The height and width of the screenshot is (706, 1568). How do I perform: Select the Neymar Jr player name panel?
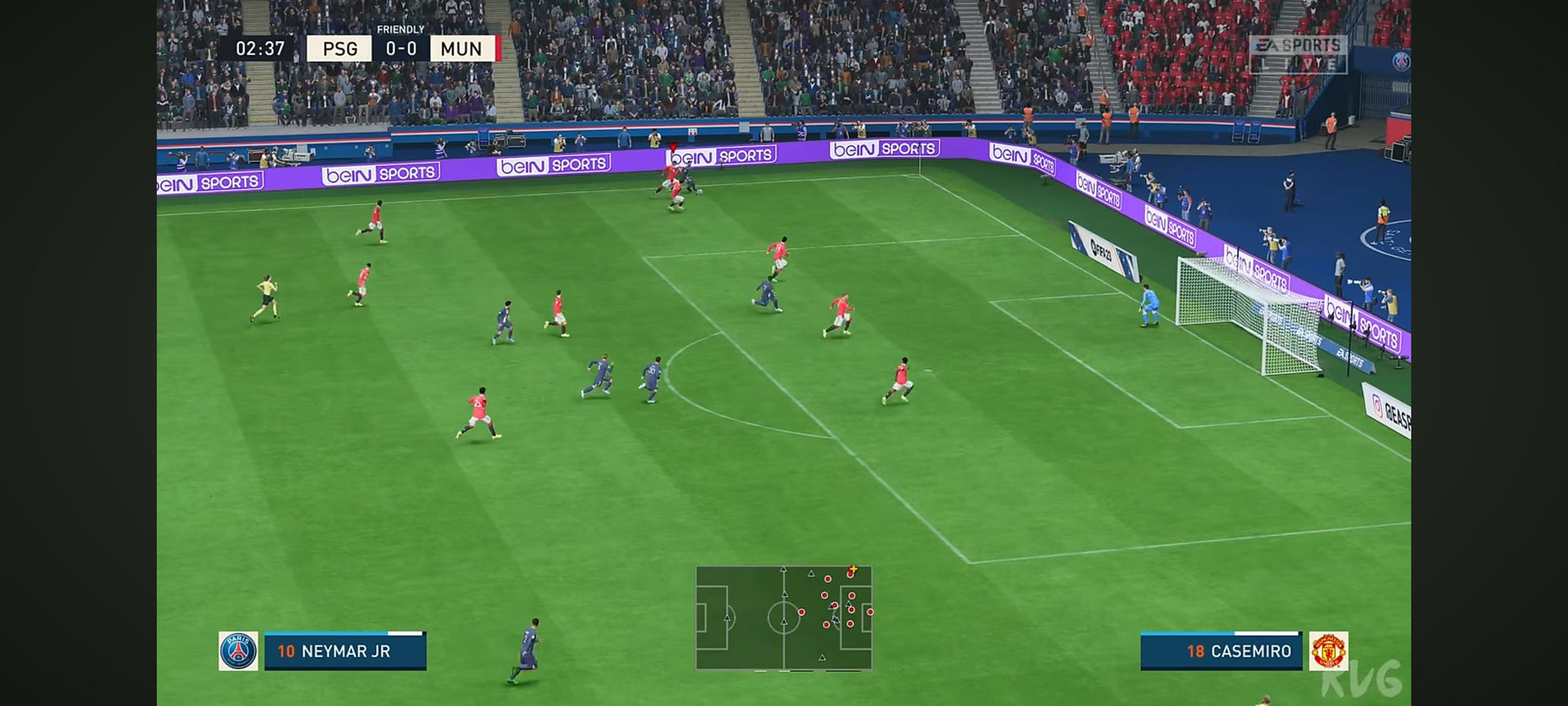(345, 651)
